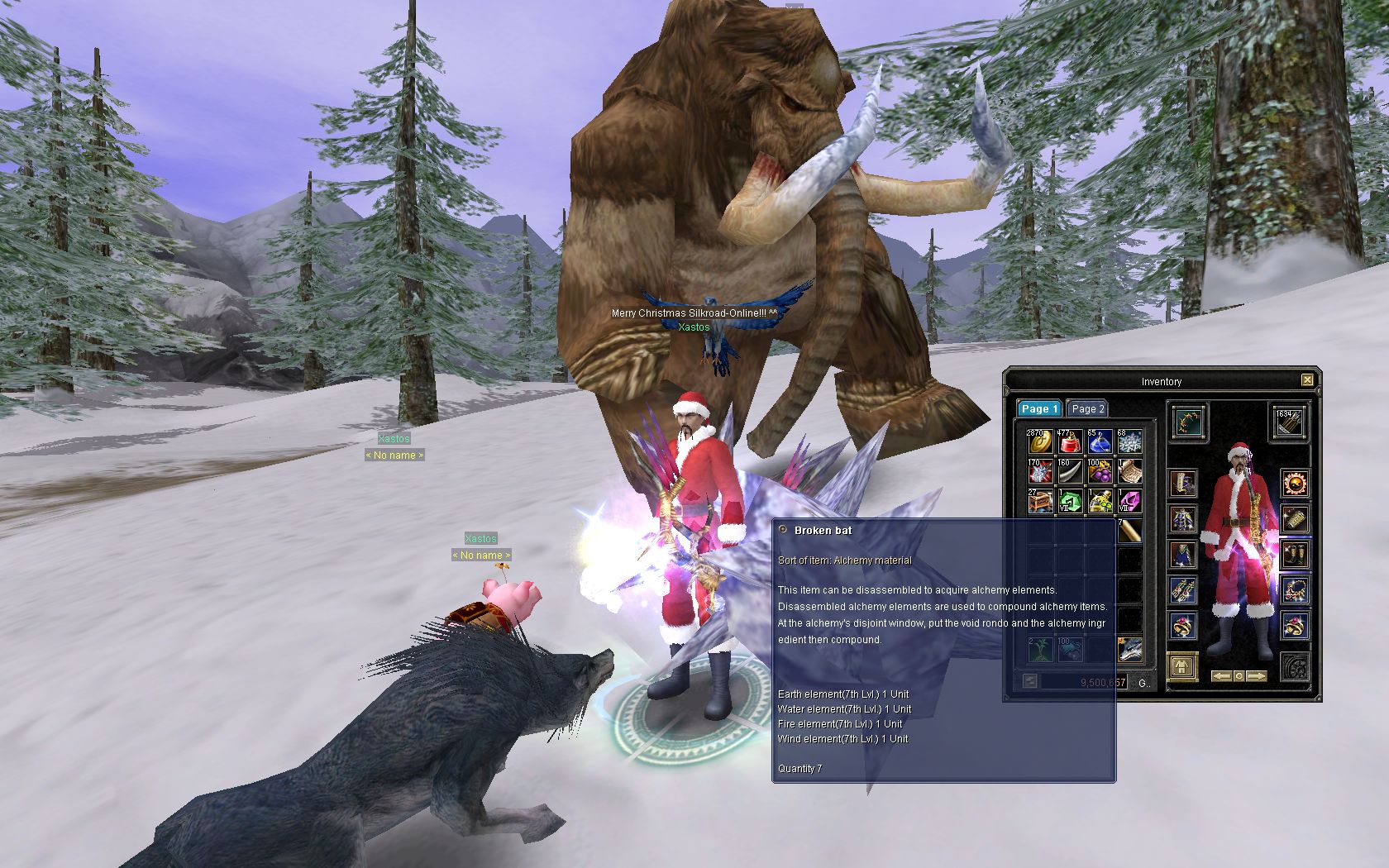Toggle the avatar clothing button
This screenshot has height=868, width=1389.
[1183, 666]
